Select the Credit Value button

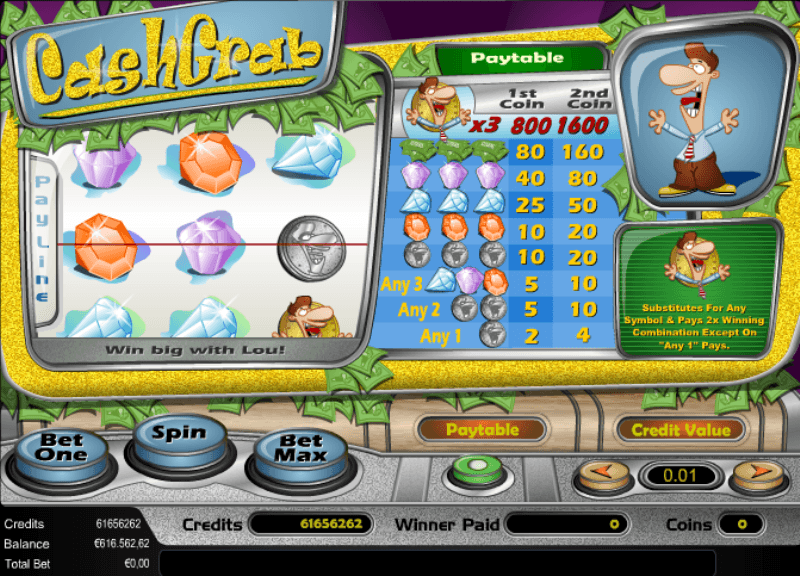(x=681, y=430)
